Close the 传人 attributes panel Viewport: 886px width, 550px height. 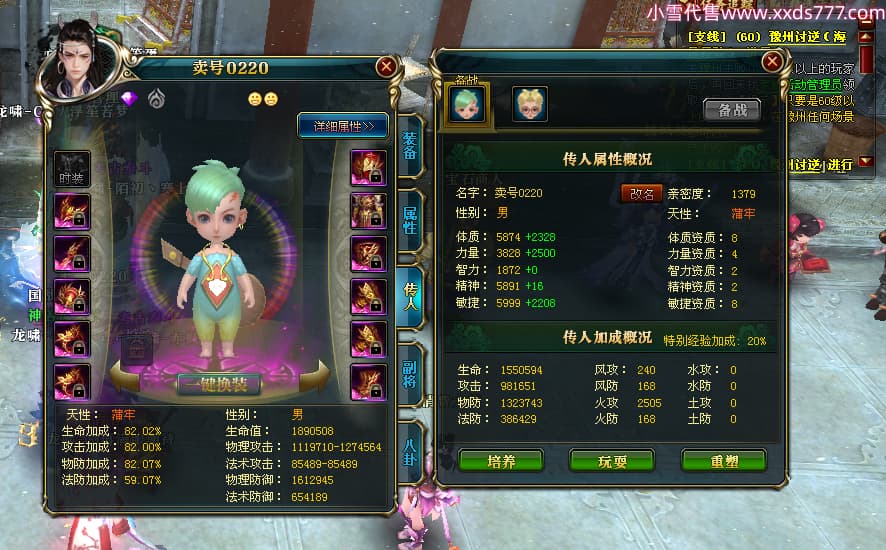click(x=771, y=61)
